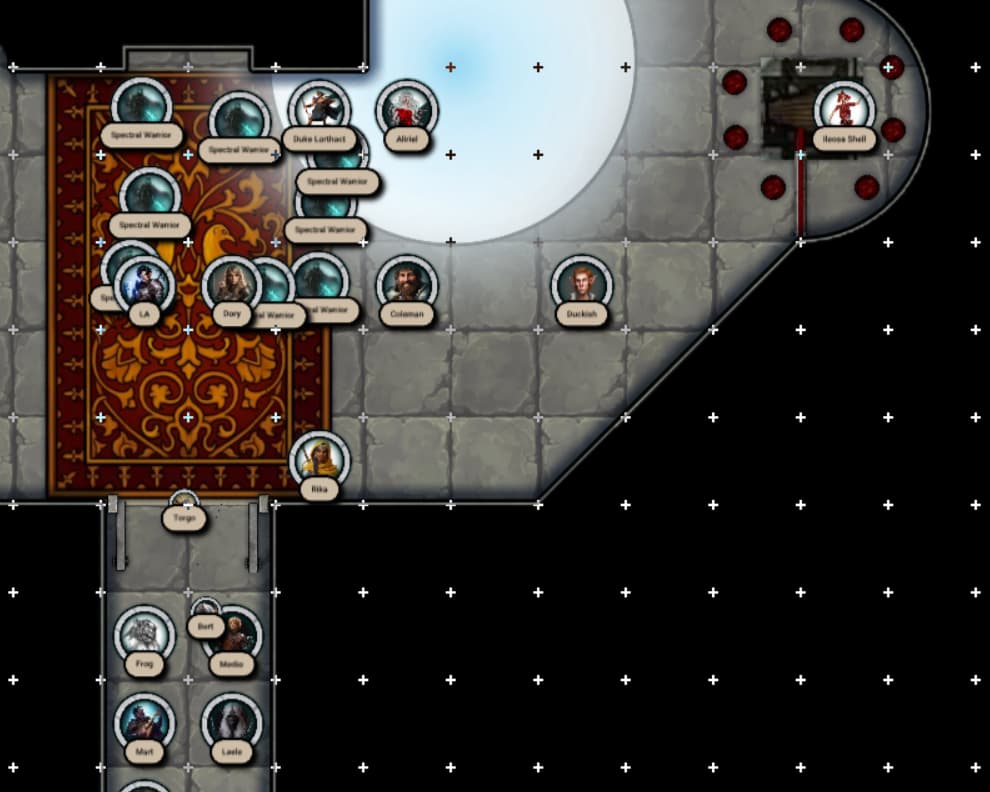Choose the Coleman token

406,284
